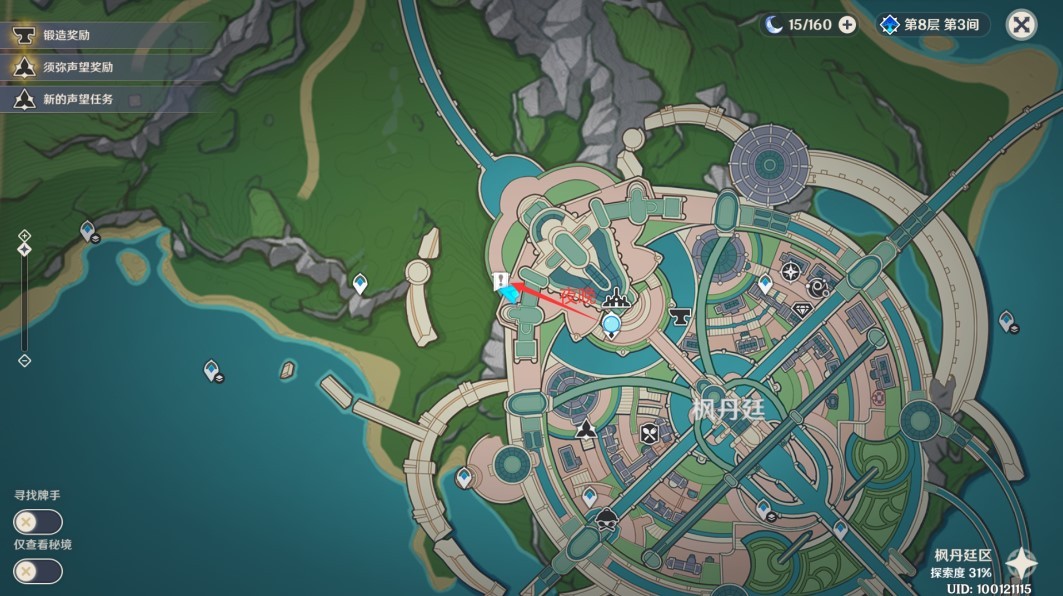The height and width of the screenshot is (596, 1063).
Task: Select the hat-shaped marker in southern city
Action: click(606, 519)
